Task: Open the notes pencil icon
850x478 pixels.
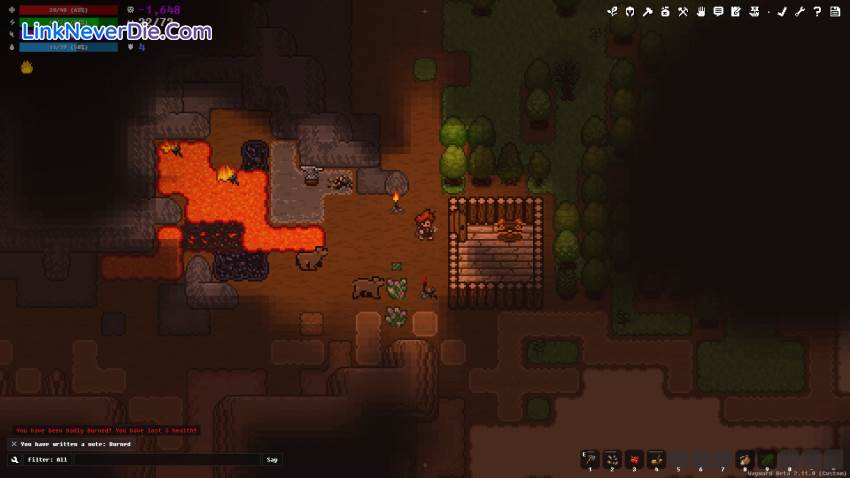Action: pos(736,12)
